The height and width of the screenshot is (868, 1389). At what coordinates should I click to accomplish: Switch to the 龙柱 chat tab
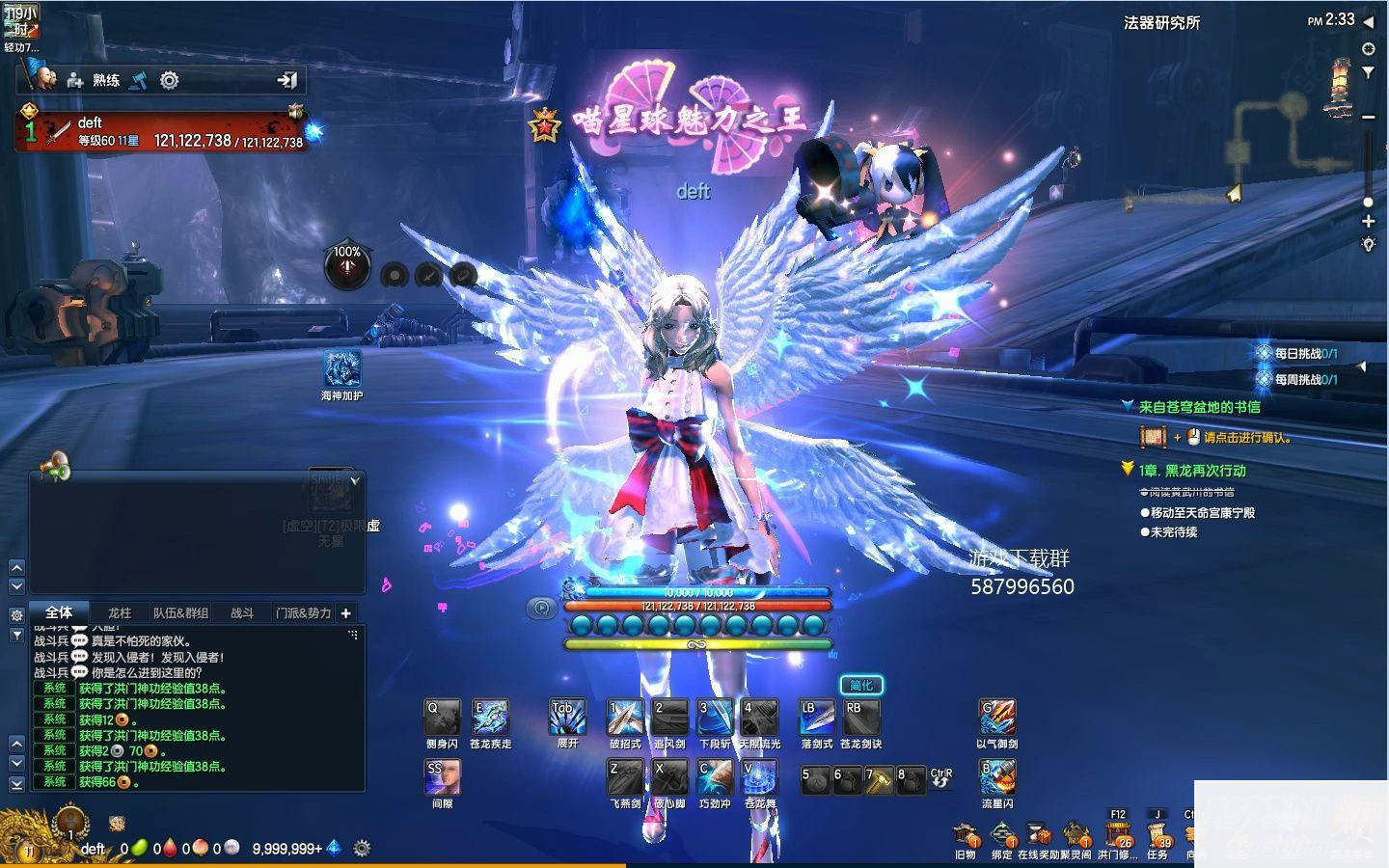click(x=120, y=612)
